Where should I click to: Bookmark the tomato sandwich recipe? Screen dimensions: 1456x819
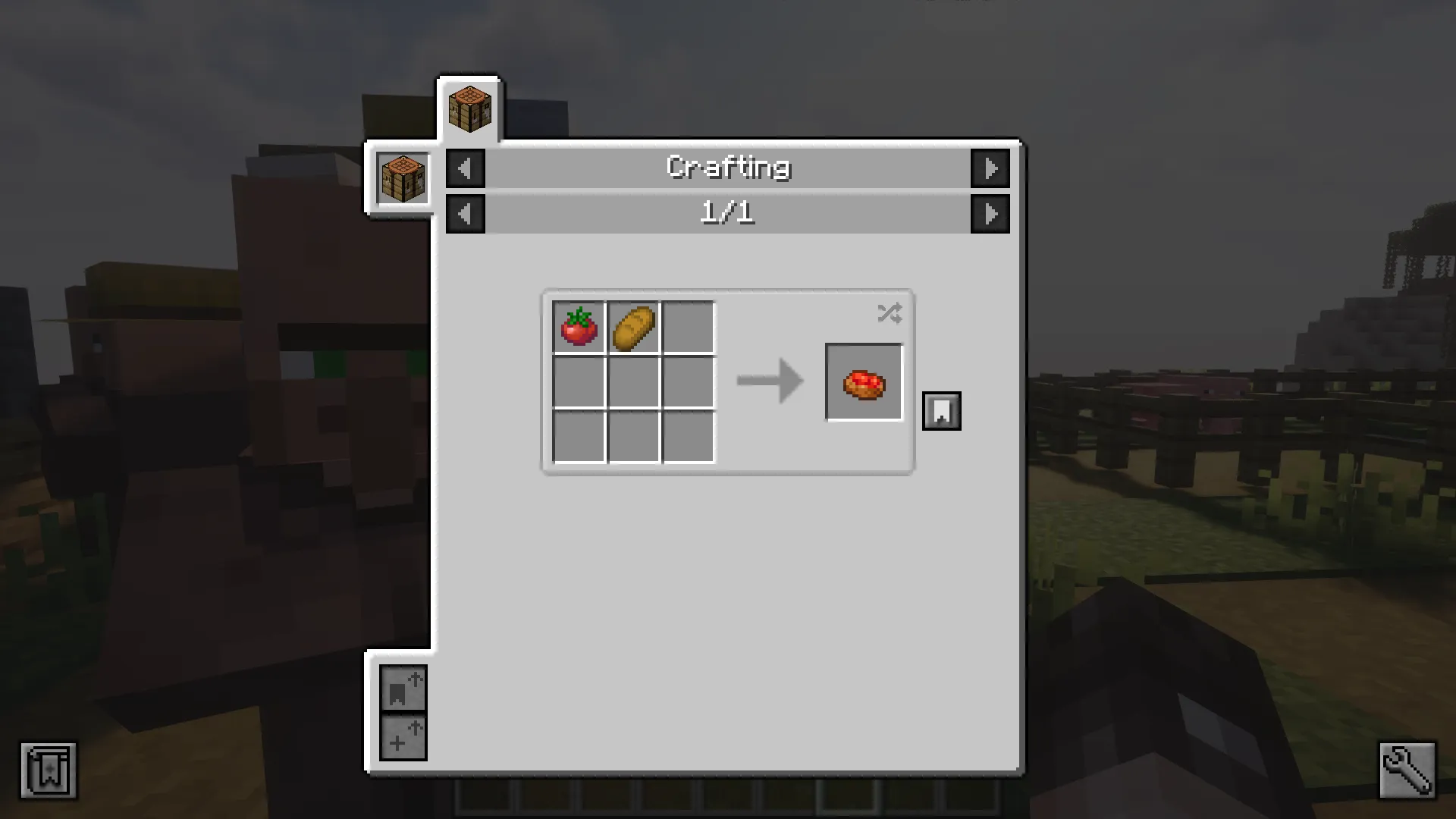941,410
